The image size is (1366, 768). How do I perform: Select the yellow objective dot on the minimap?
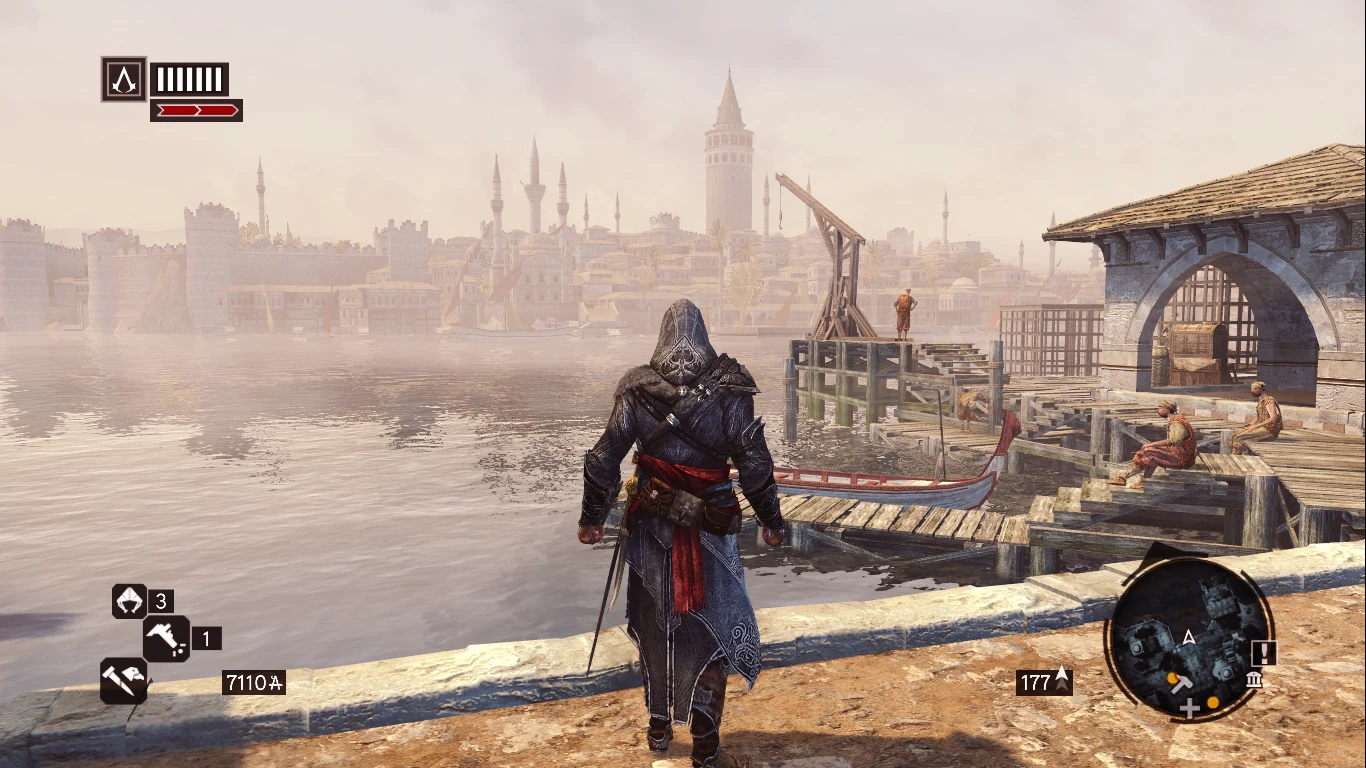tap(1212, 704)
